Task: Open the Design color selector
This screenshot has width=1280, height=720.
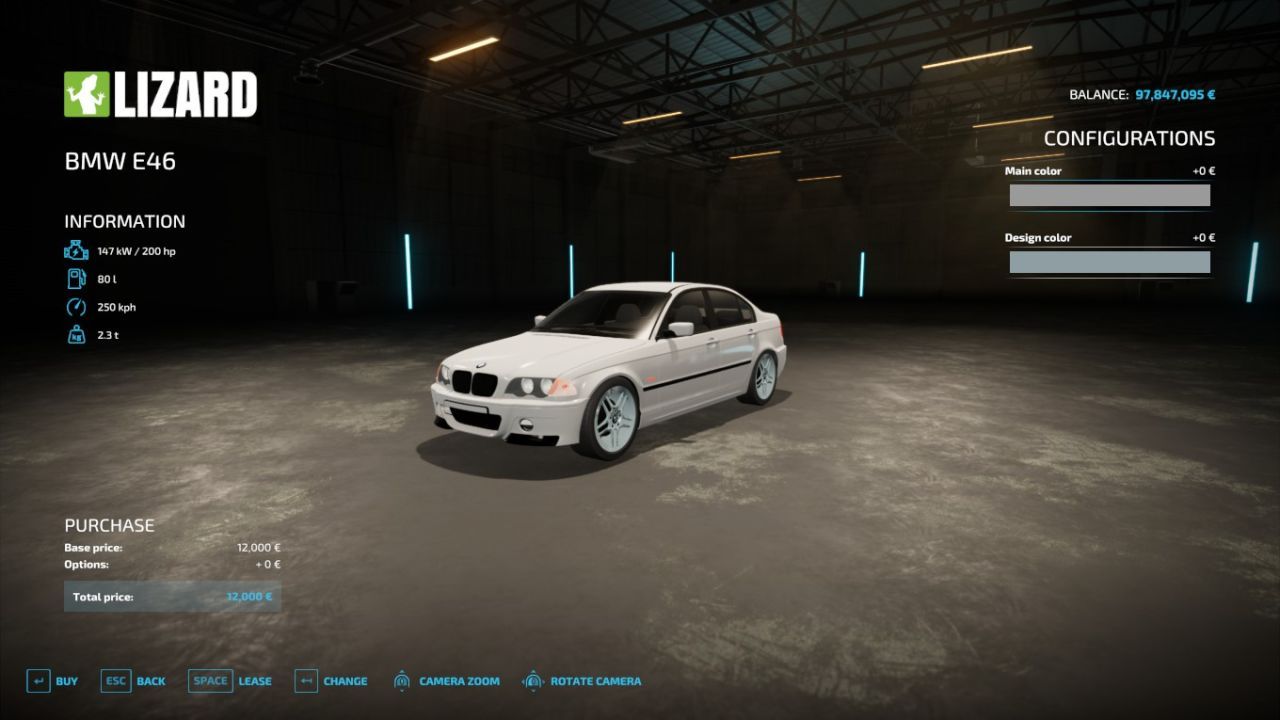Action: pyautogui.click(x=1110, y=261)
